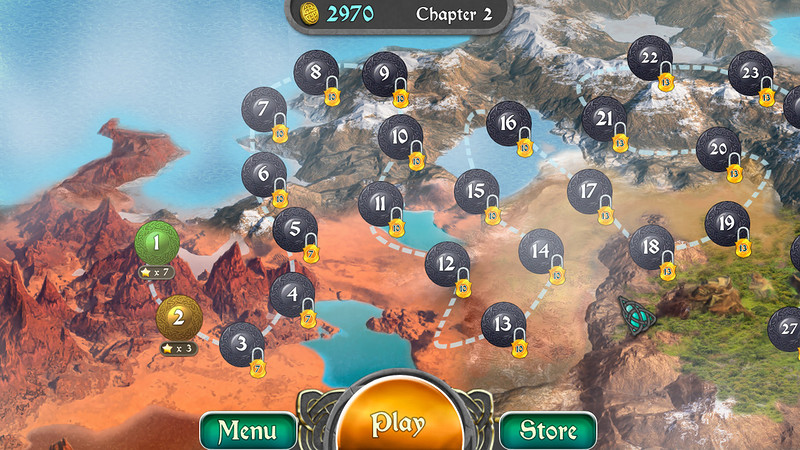
Task: Start the level with the Play button
Action: click(398, 422)
